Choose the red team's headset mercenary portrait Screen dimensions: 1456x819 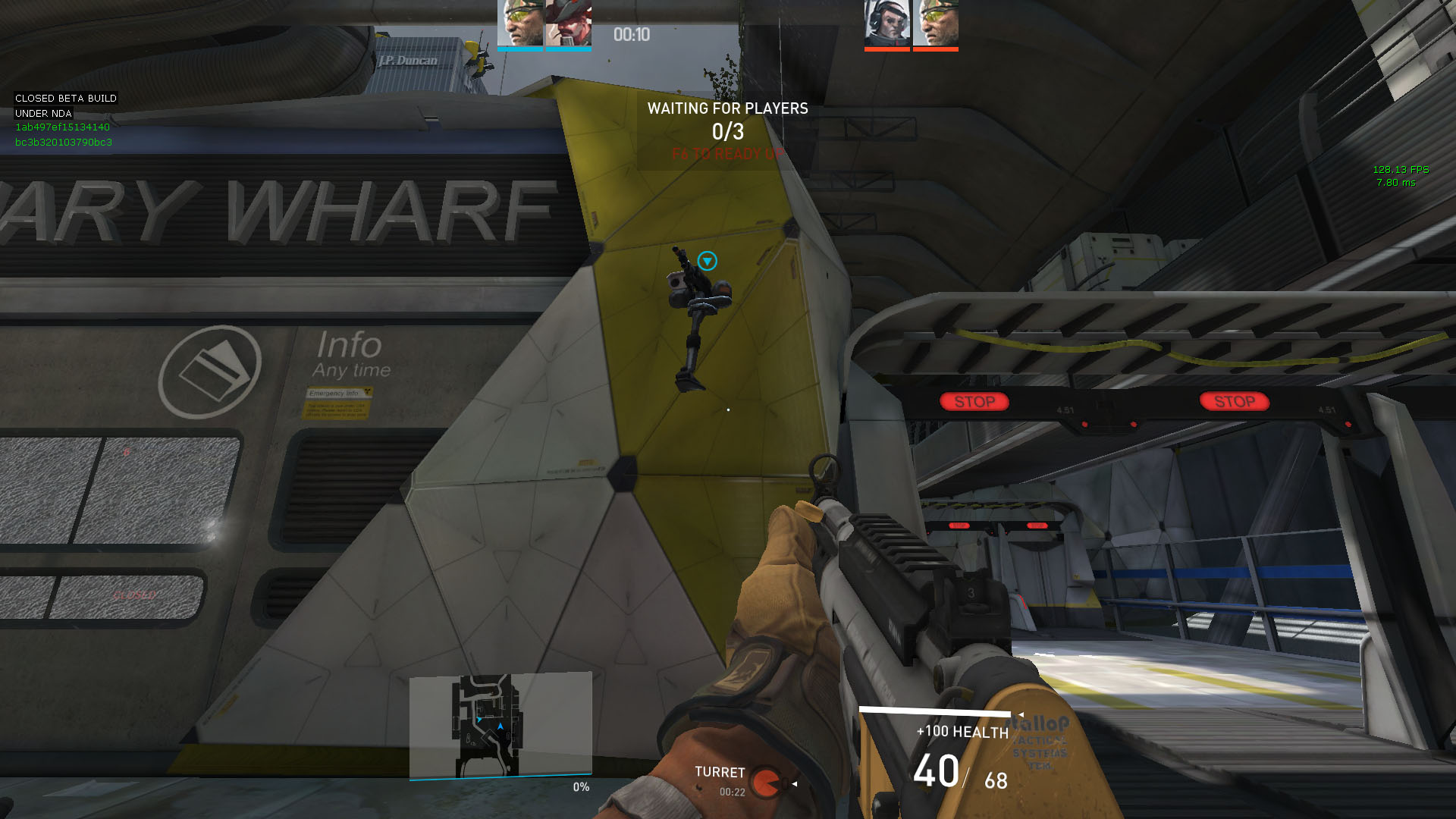887,24
